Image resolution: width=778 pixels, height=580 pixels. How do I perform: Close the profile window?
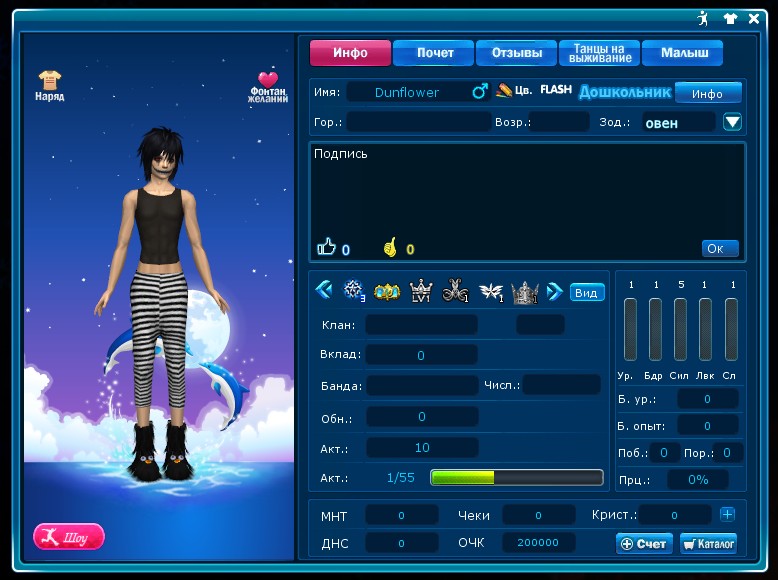pyautogui.click(x=754, y=18)
